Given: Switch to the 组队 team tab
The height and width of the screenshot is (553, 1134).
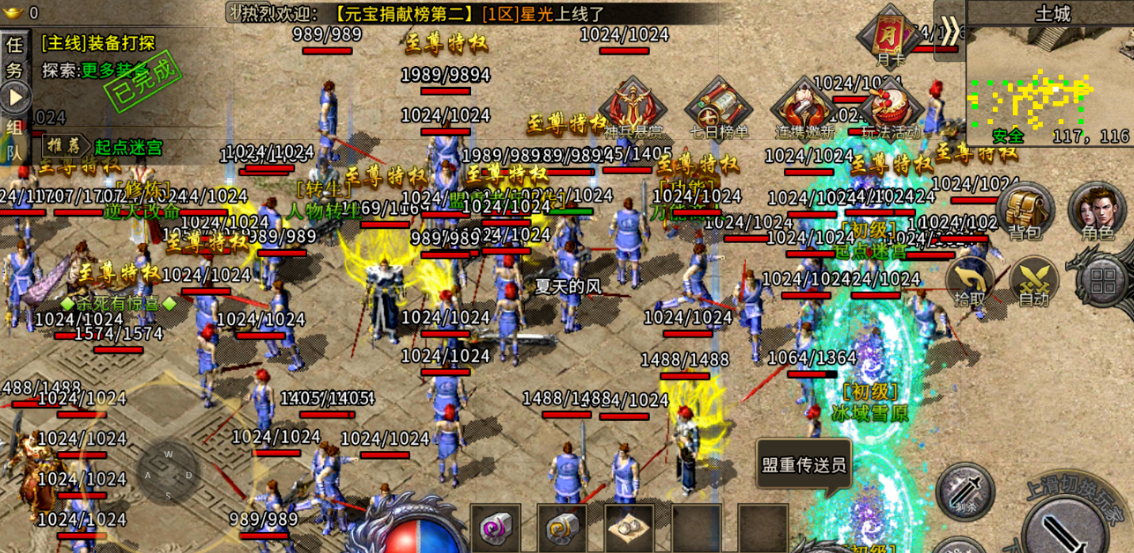Looking at the screenshot, I should [15, 139].
